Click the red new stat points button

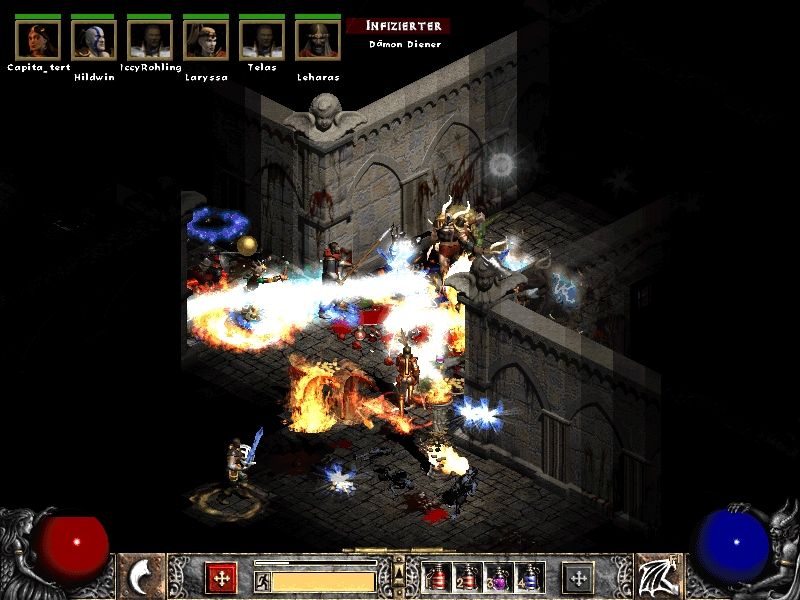[x=221, y=578]
